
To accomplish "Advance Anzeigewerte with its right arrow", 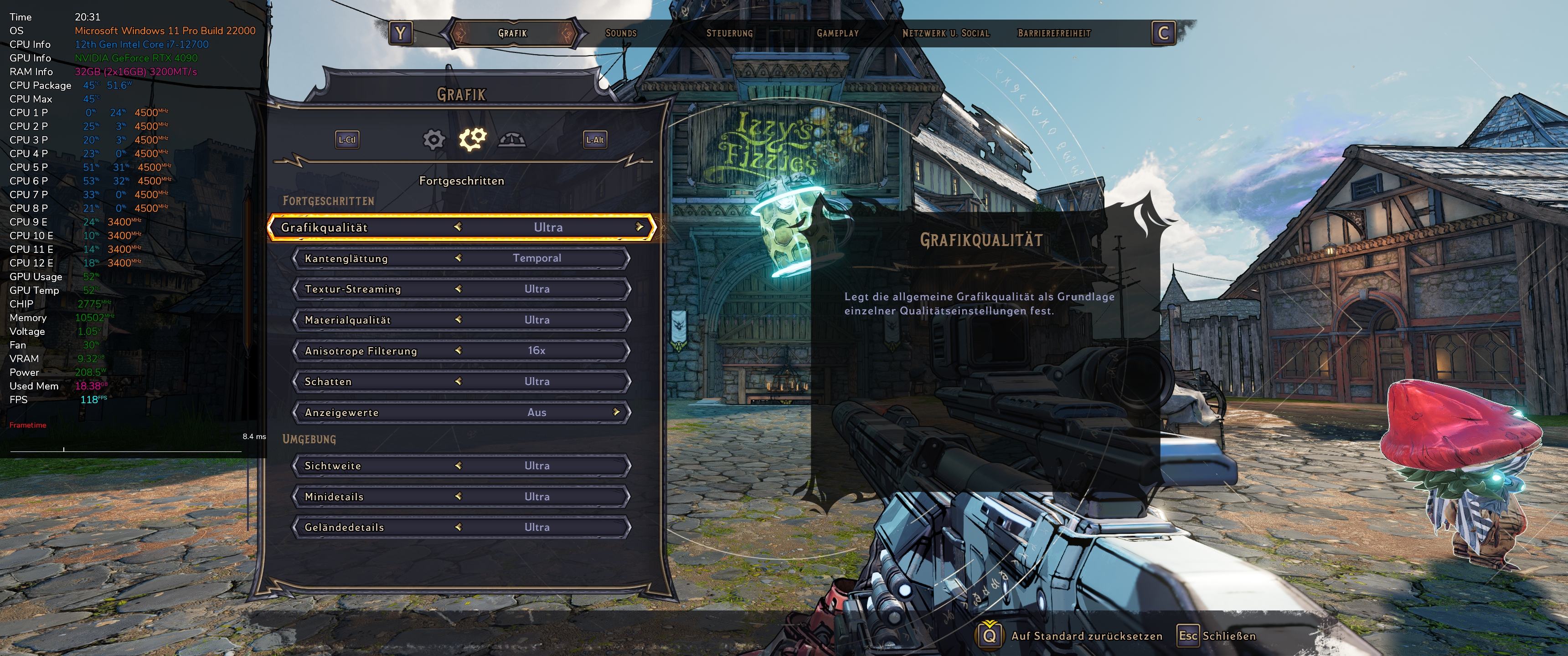I will 616,412.
